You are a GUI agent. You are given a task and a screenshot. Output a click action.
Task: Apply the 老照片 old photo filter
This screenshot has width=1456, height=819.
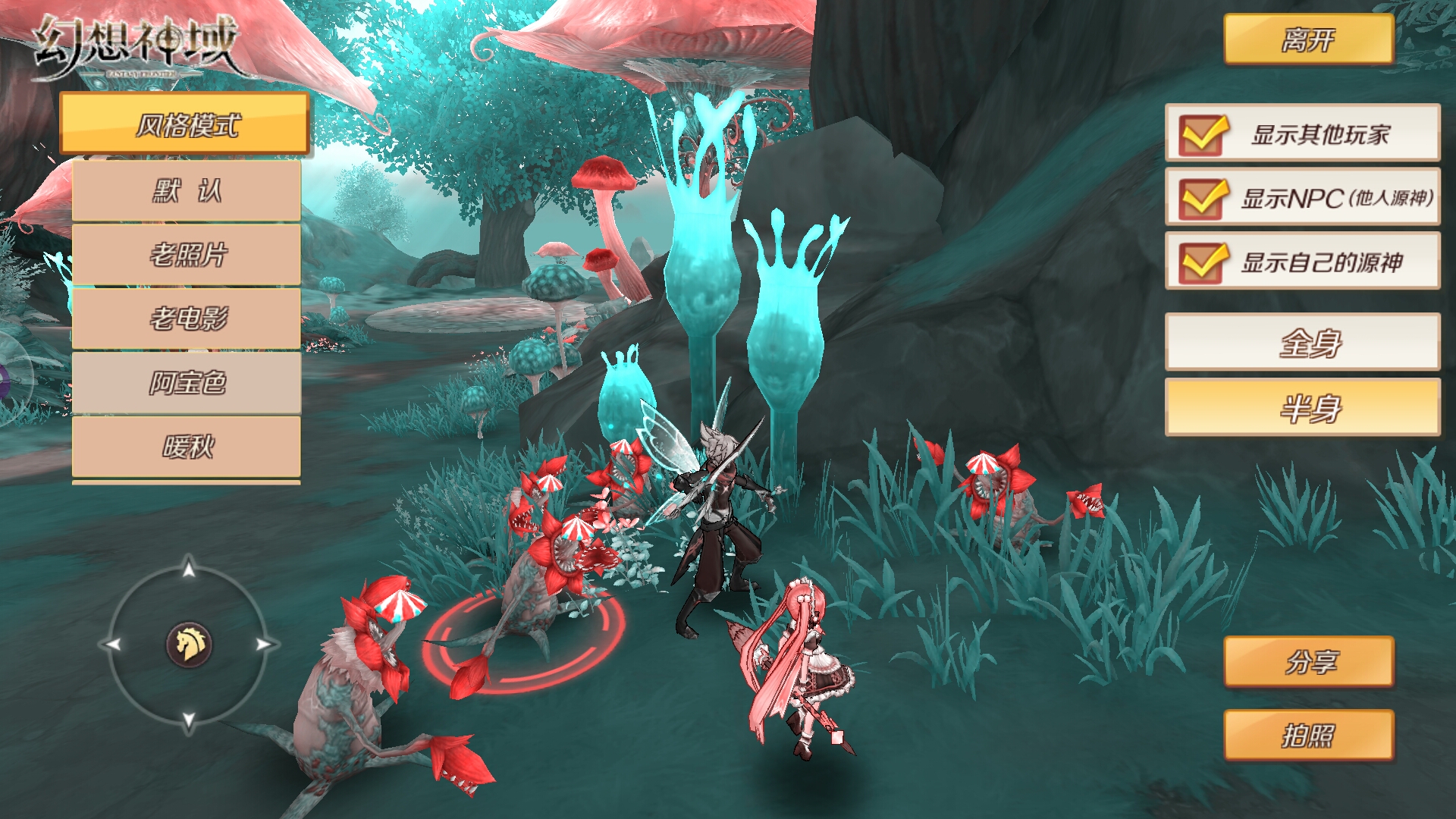pyautogui.click(x=187, y=255)
